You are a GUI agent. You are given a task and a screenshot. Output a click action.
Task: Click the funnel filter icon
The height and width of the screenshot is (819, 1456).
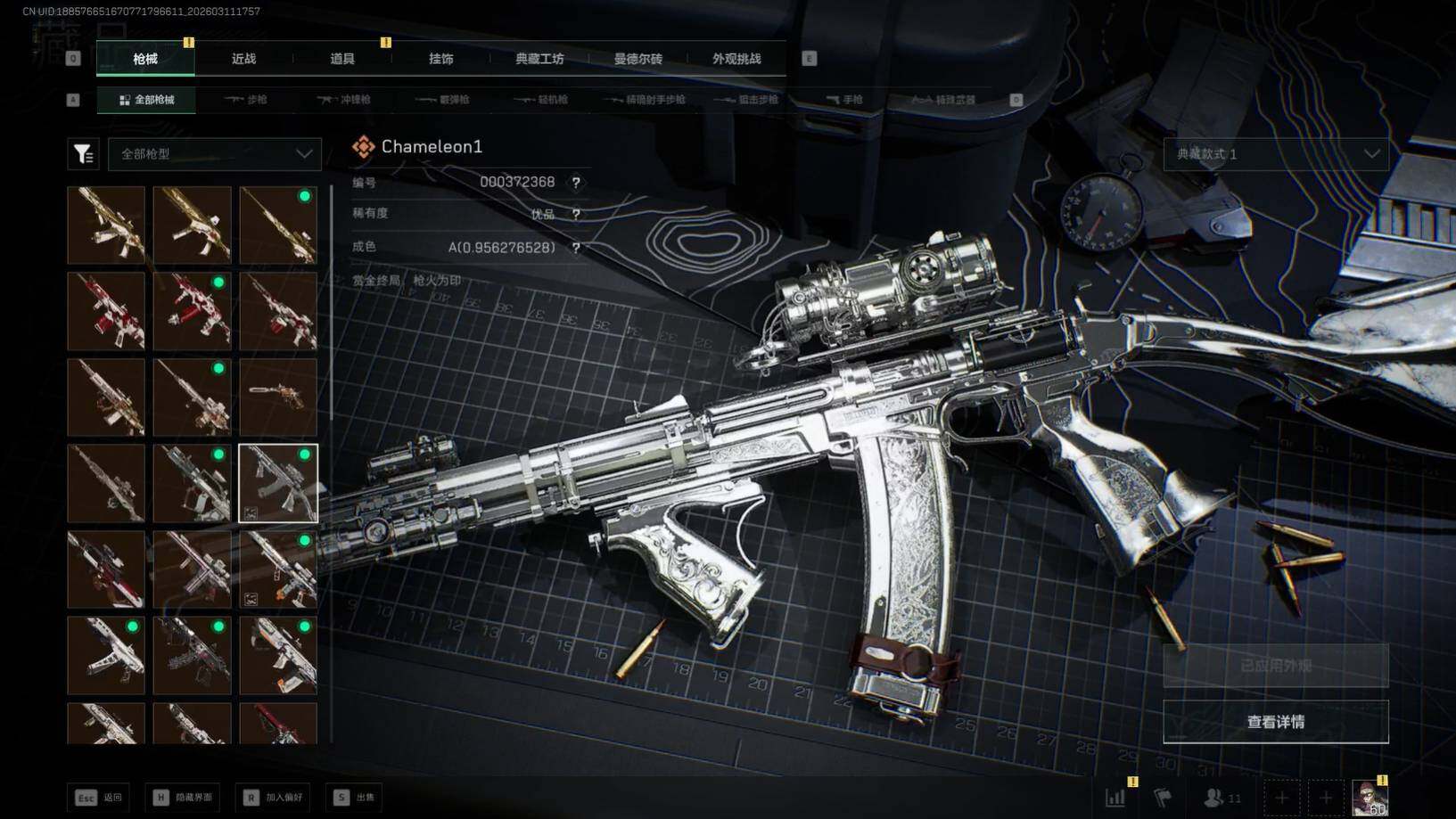point(83,154)
